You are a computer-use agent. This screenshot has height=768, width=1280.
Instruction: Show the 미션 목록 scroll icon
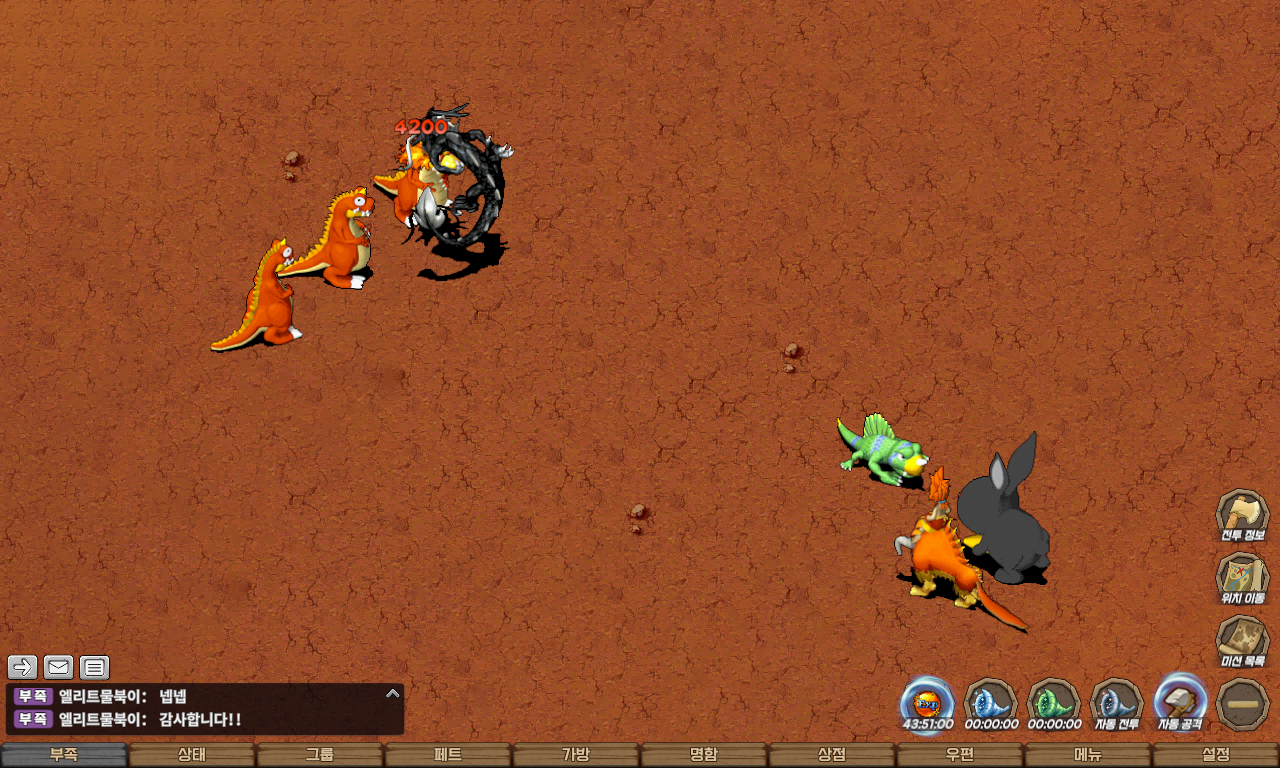pos(1242,640)
